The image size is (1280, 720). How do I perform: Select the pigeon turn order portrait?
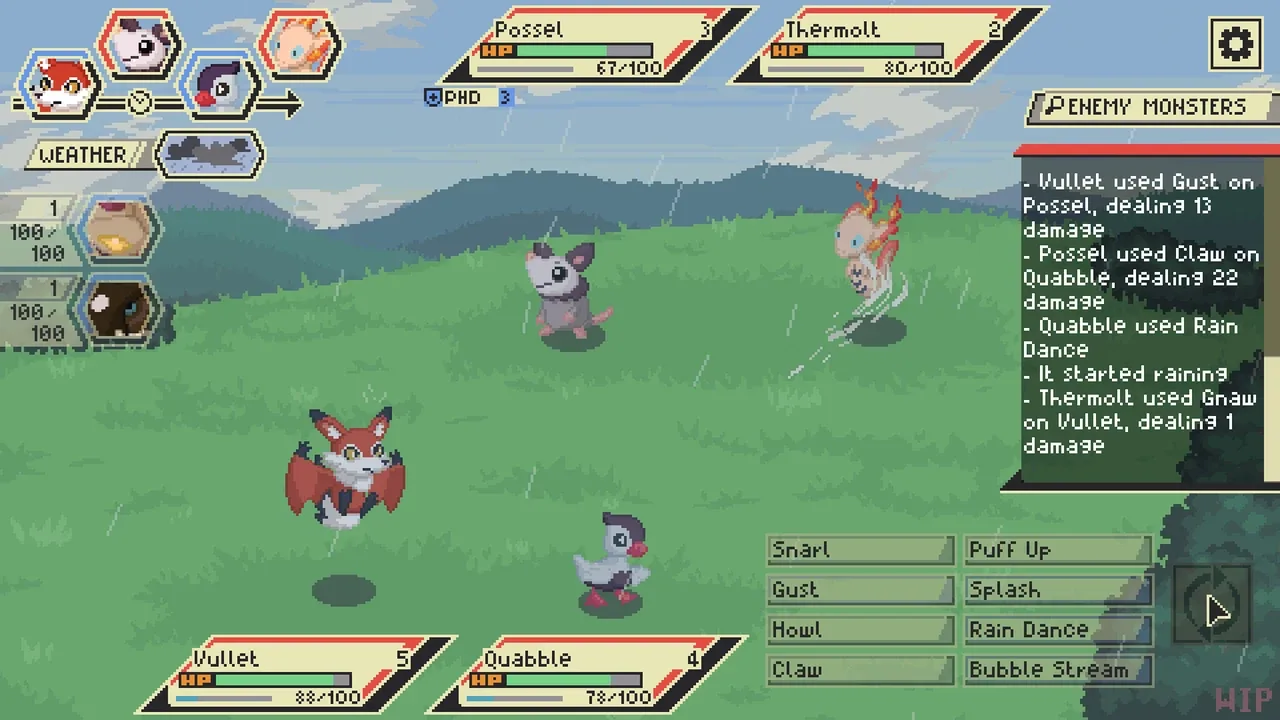[x=221, y=86]
